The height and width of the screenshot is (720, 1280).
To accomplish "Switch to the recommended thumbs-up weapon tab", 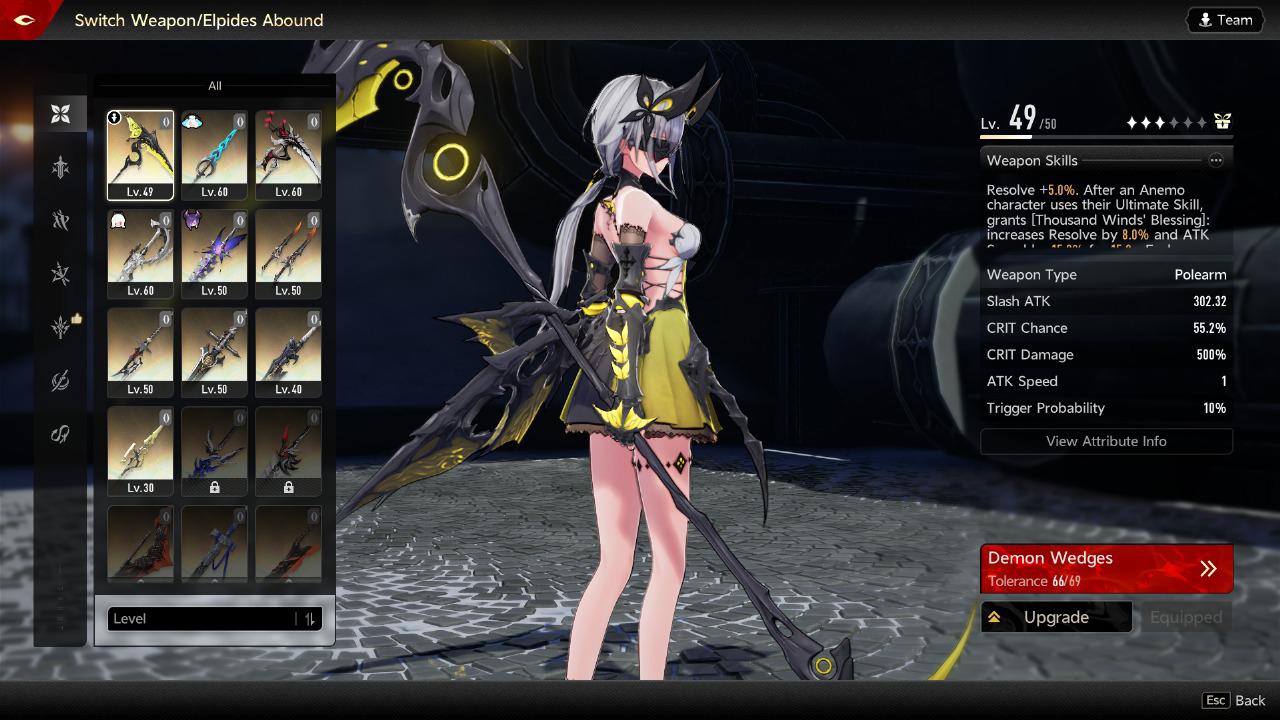I will [62, 326].
